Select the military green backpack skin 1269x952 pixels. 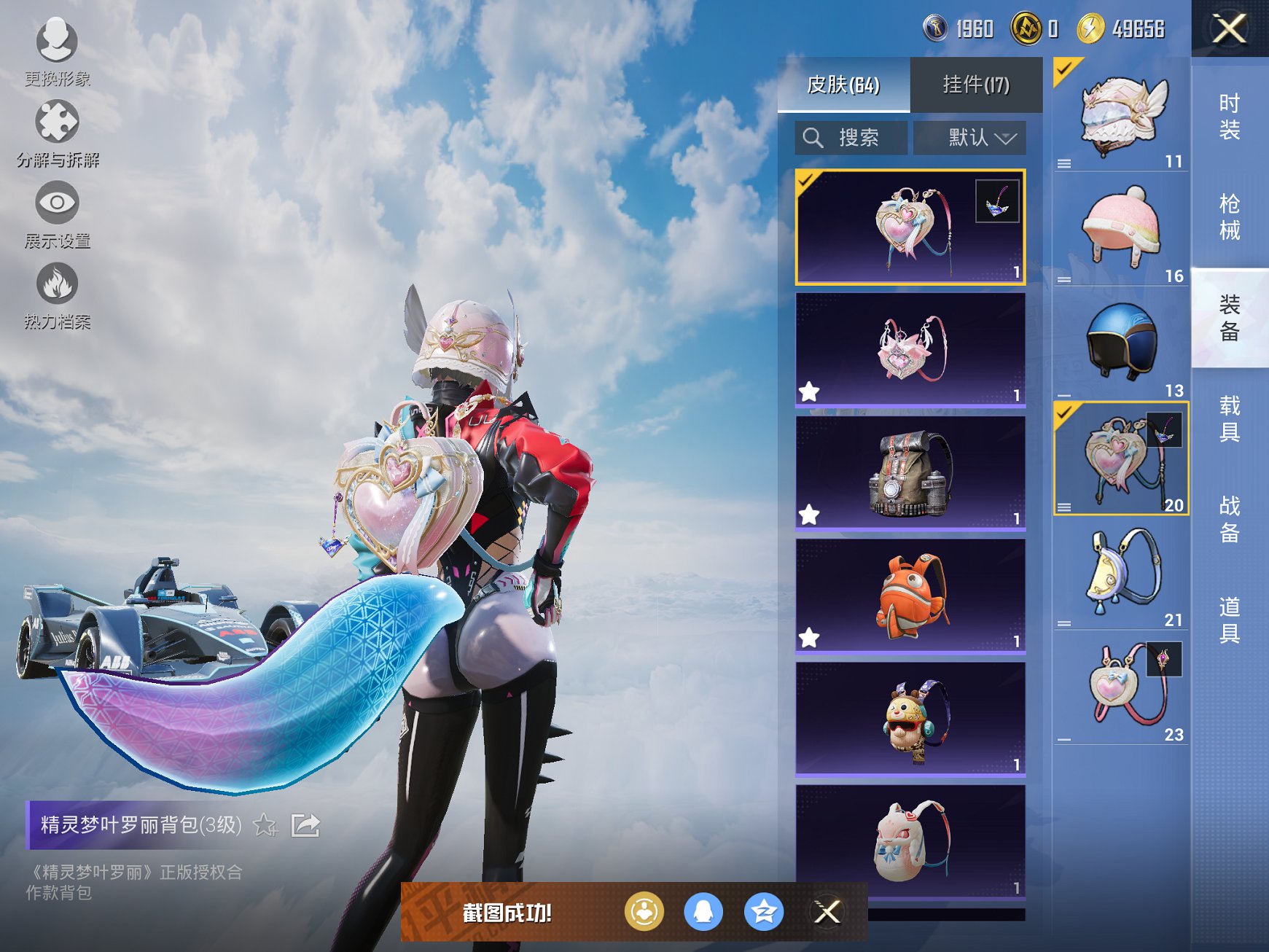pyautogui.click(x=910, y=472)
